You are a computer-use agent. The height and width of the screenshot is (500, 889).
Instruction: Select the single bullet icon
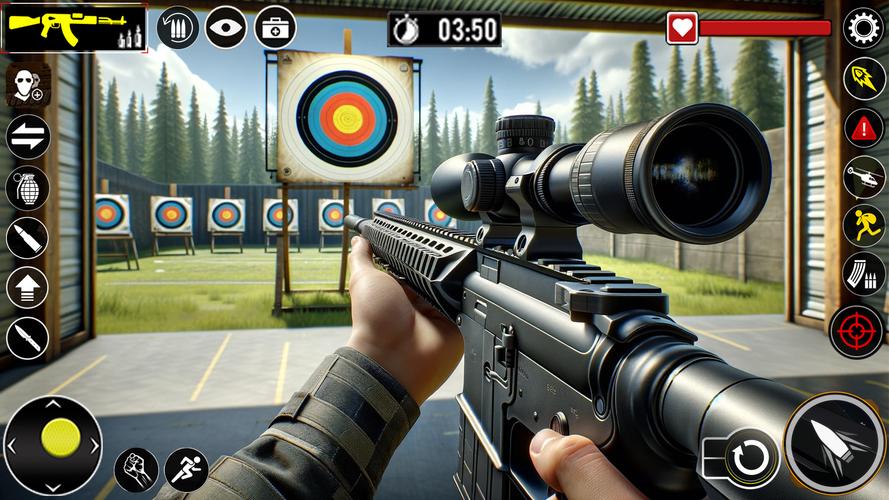tap(27, 238)
